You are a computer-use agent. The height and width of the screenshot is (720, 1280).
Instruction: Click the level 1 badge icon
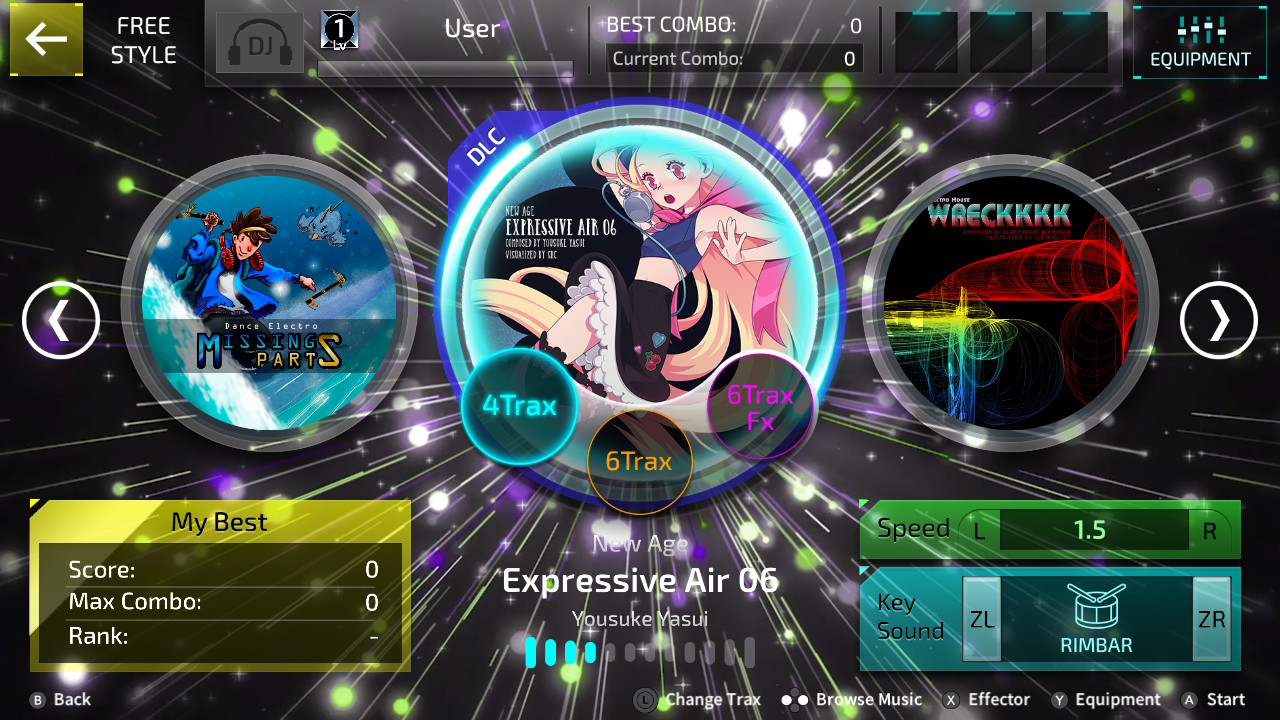click(338, 27)
